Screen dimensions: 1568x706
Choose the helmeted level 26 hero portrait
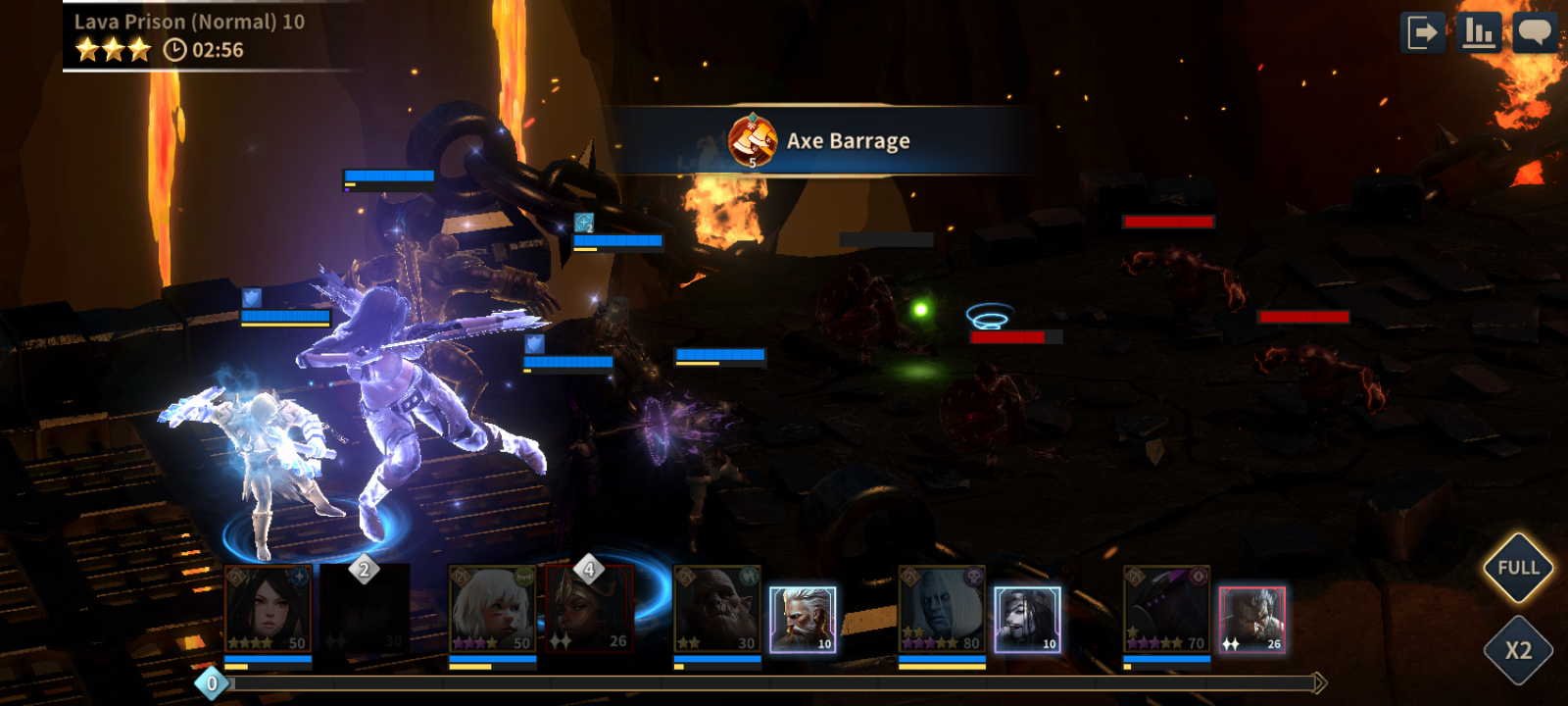(x=589, y=609)
